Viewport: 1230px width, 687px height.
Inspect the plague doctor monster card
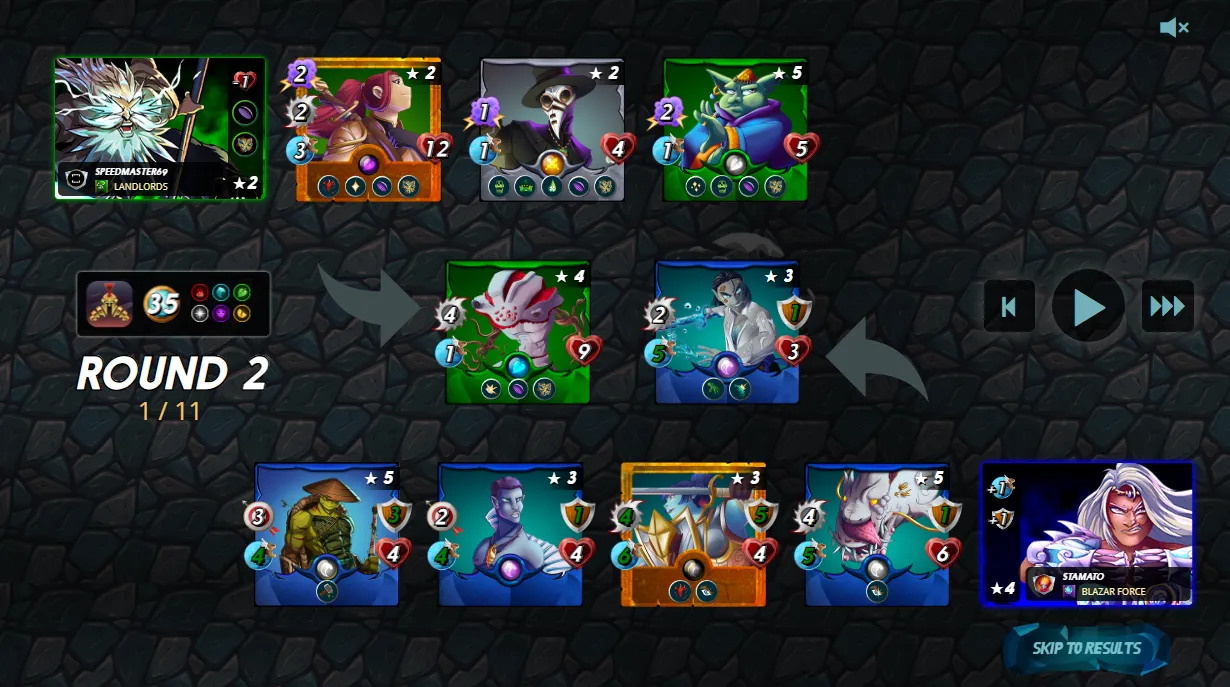(552, 130)
